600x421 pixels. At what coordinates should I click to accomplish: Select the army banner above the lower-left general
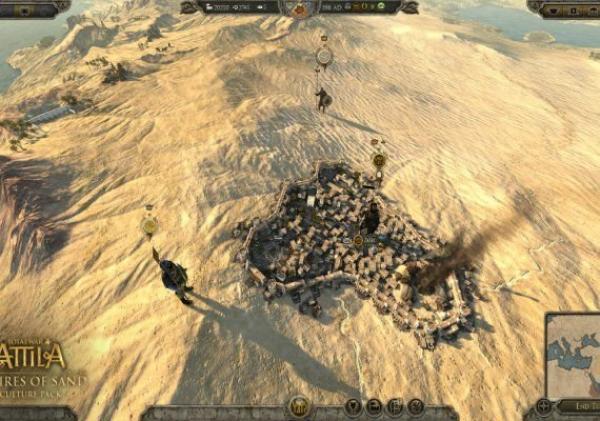click(149, 226)
